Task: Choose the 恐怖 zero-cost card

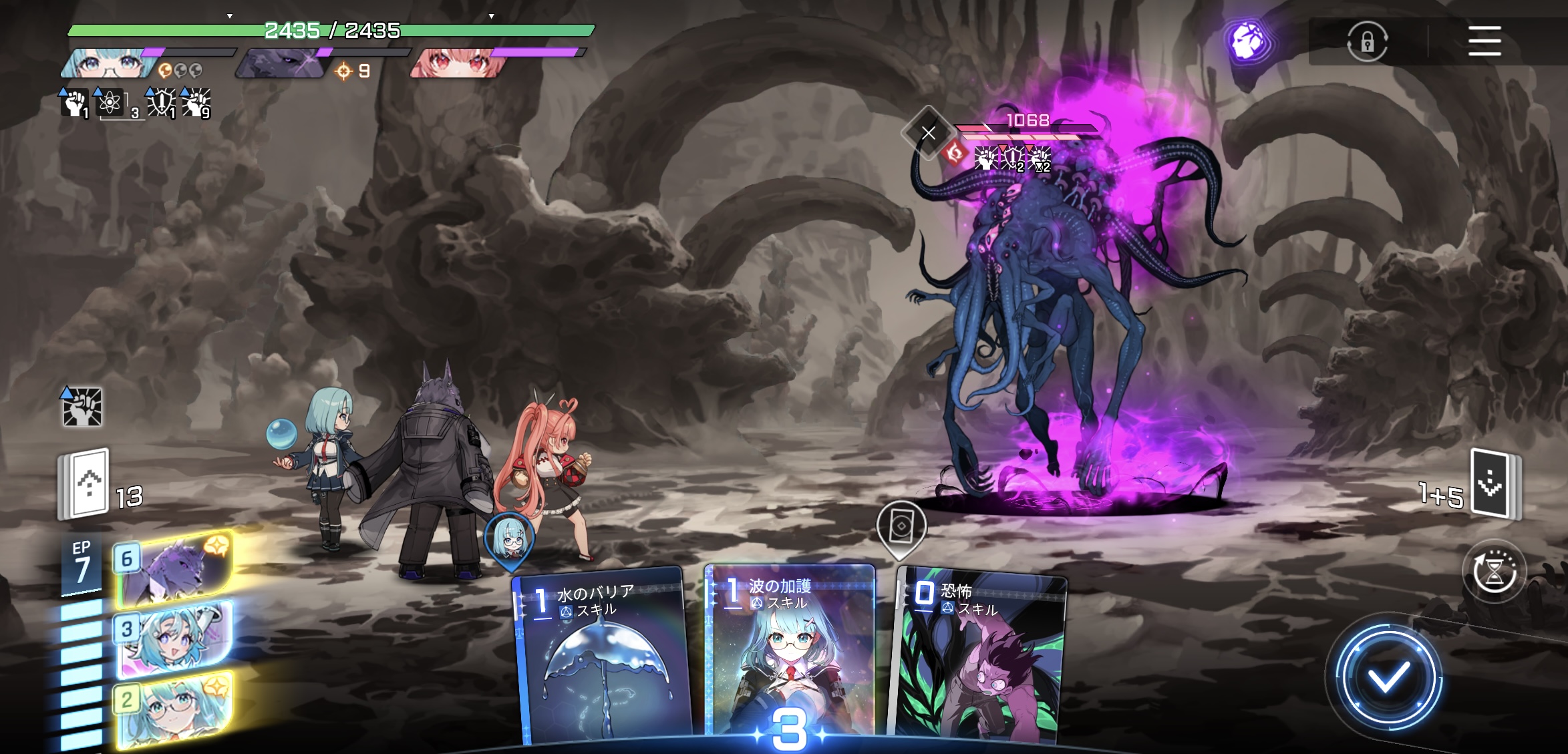Action: (978, 658)
